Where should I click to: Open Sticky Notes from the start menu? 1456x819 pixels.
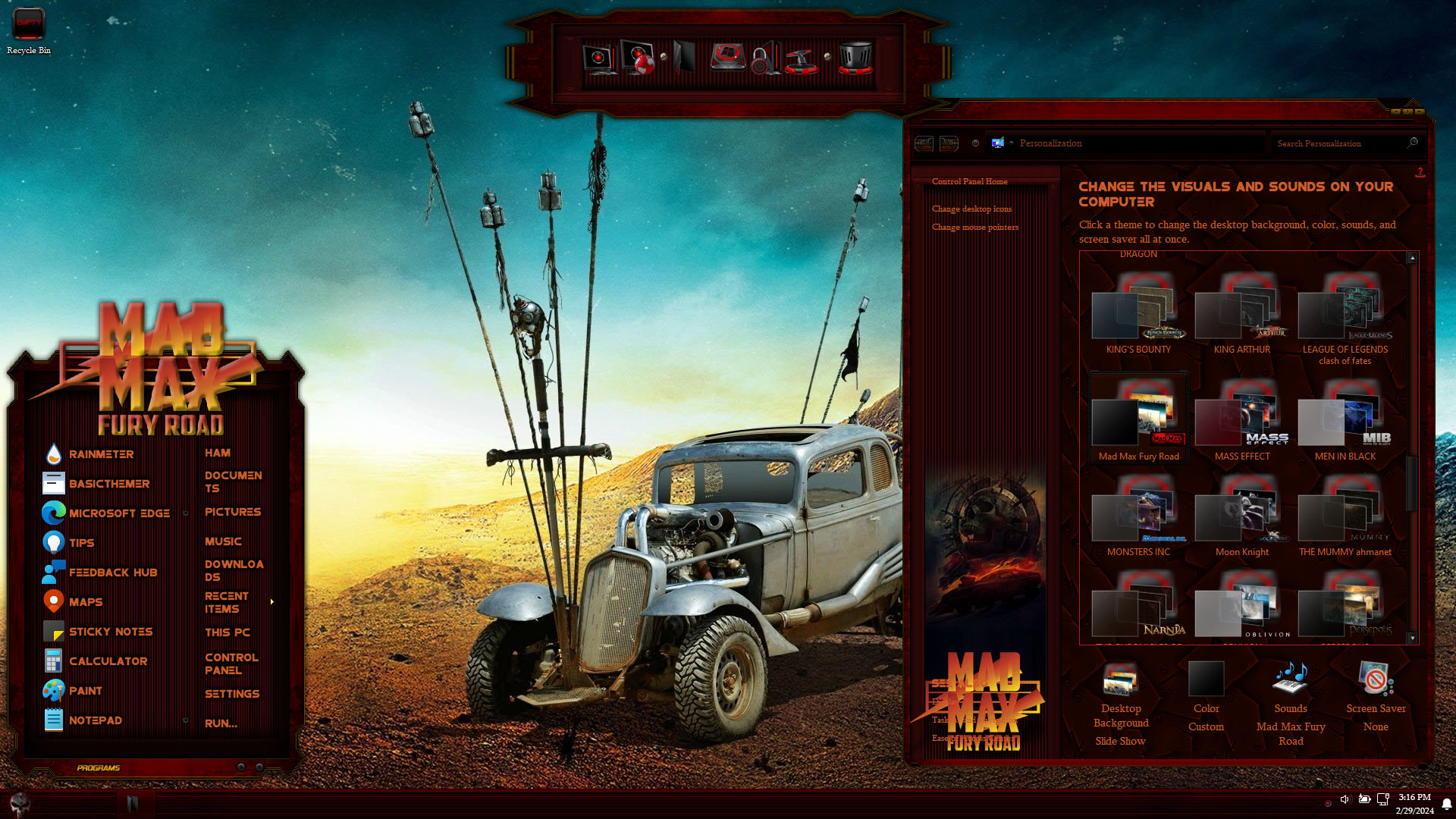[110, 632]
